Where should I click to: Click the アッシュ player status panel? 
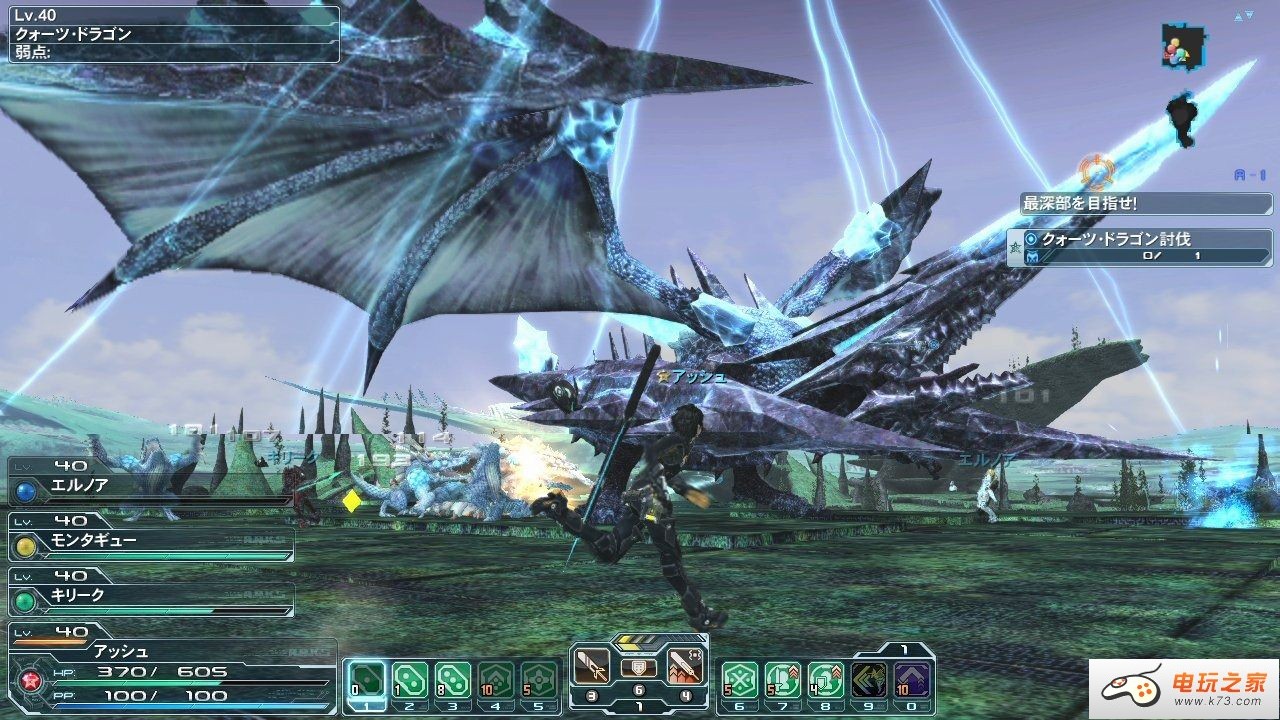click(170, 670)
